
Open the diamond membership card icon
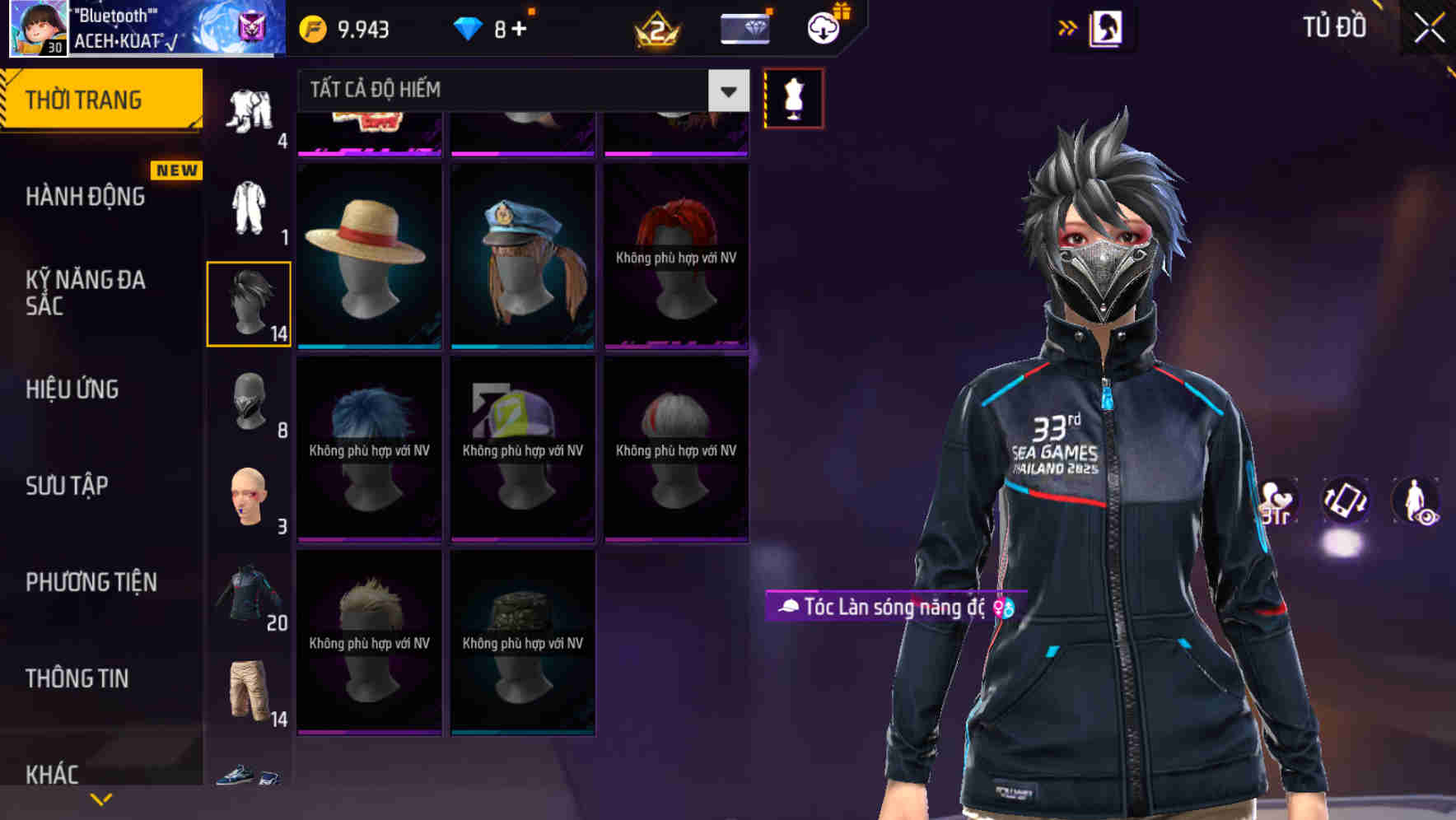pyautogui.click(x=743, y=27)
